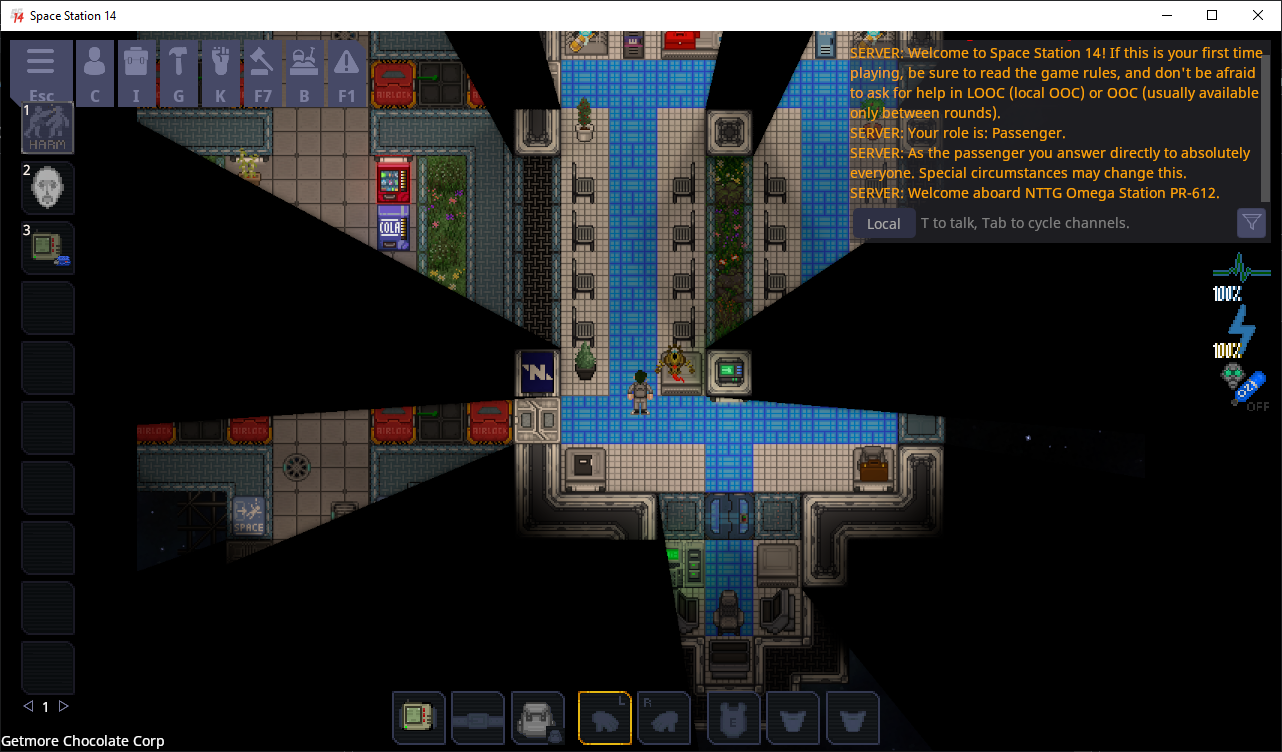Open the character window via the C icon
This screenshot has height=752, width=1282.
click(95, 62)
